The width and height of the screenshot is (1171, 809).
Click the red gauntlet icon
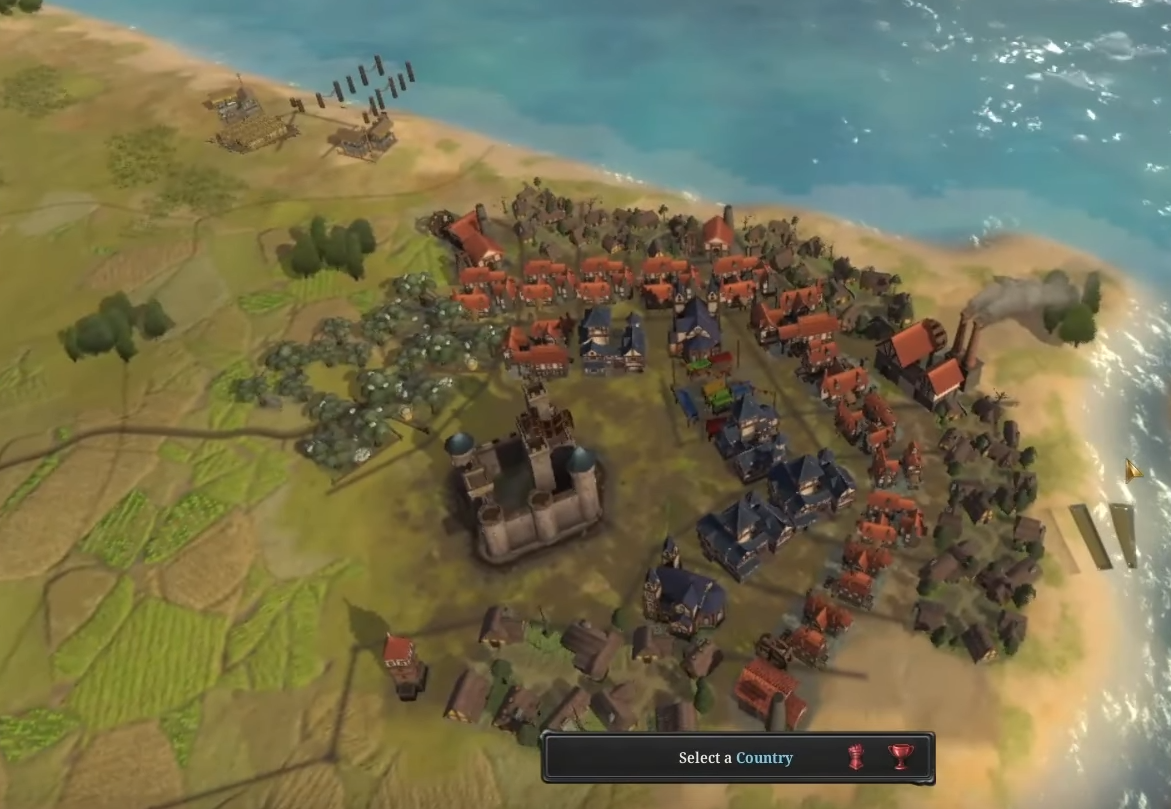pyautogui.click(x=855, y=757)
